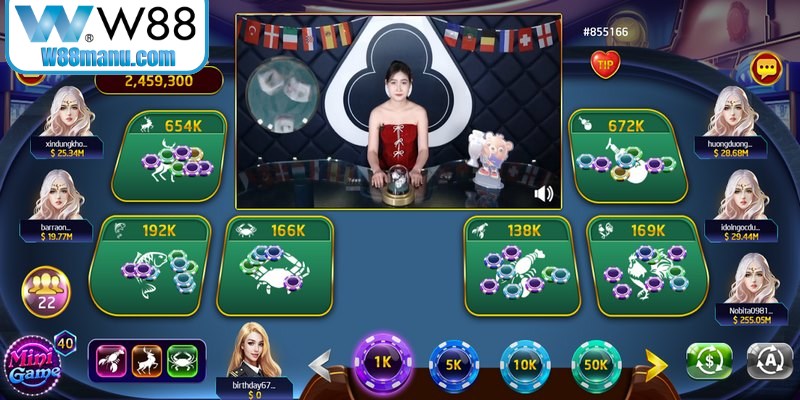Image resolution: width=800 pixels, height=400 pixels.
Task: Select the purple 1K chip
Action: (x=383, y=364)
